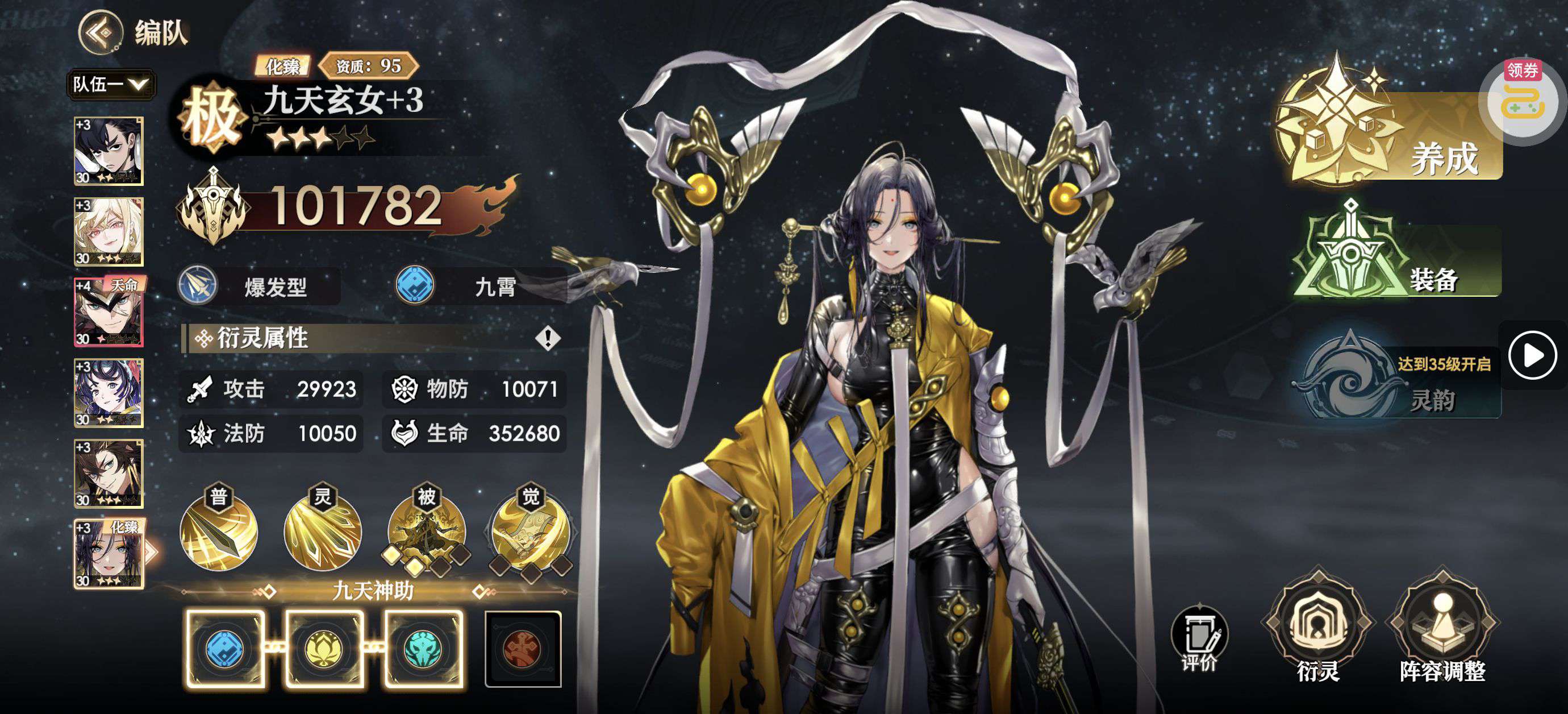This screenshot has width=1568, height=714.
Task: View the 灵 skill icon
Action: tap(323, 533)
